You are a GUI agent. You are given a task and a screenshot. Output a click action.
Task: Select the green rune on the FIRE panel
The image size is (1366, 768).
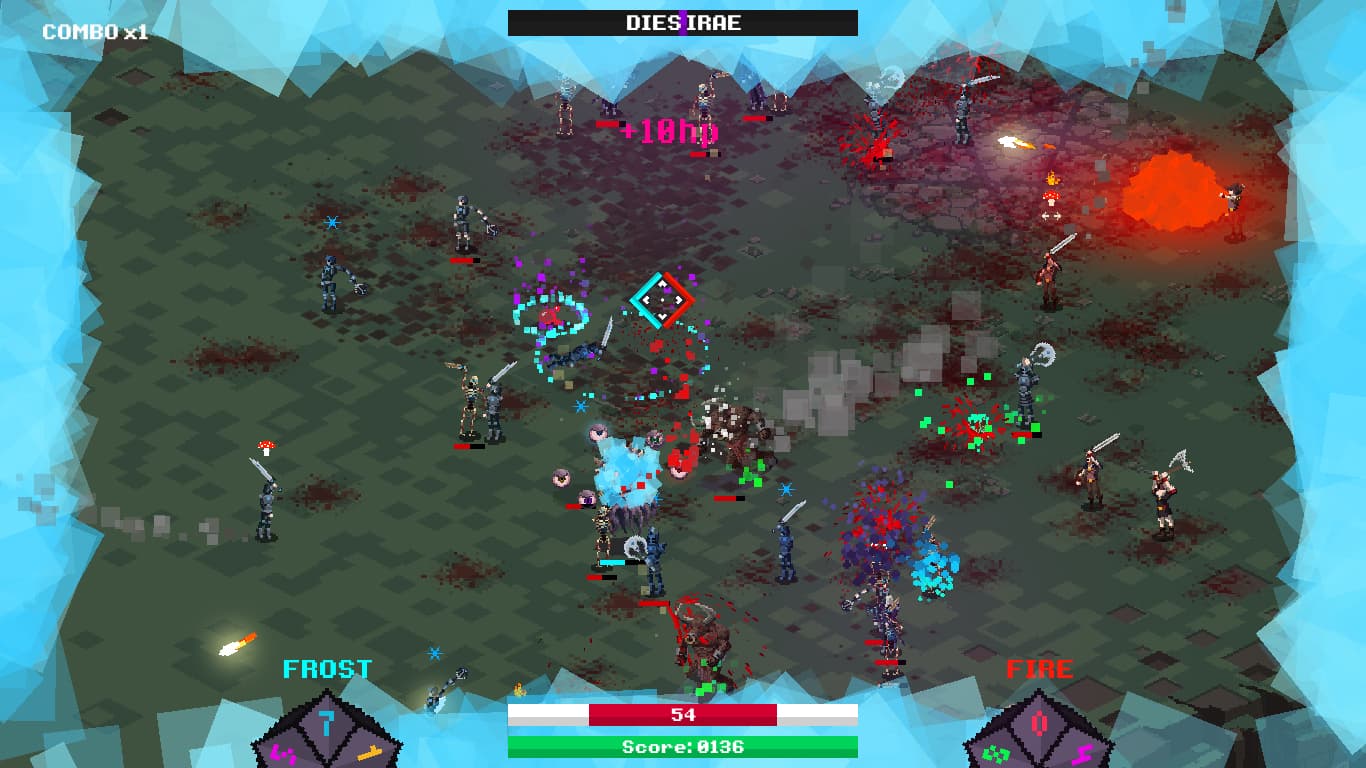996,754
